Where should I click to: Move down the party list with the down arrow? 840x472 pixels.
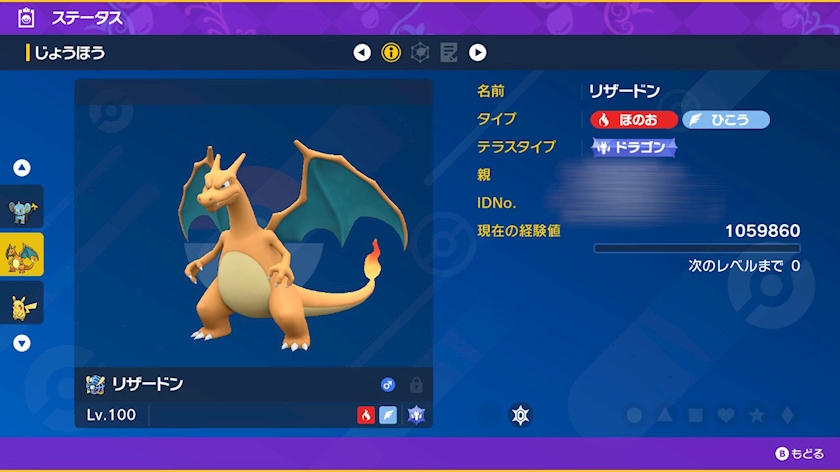click(x=22, y=343)
